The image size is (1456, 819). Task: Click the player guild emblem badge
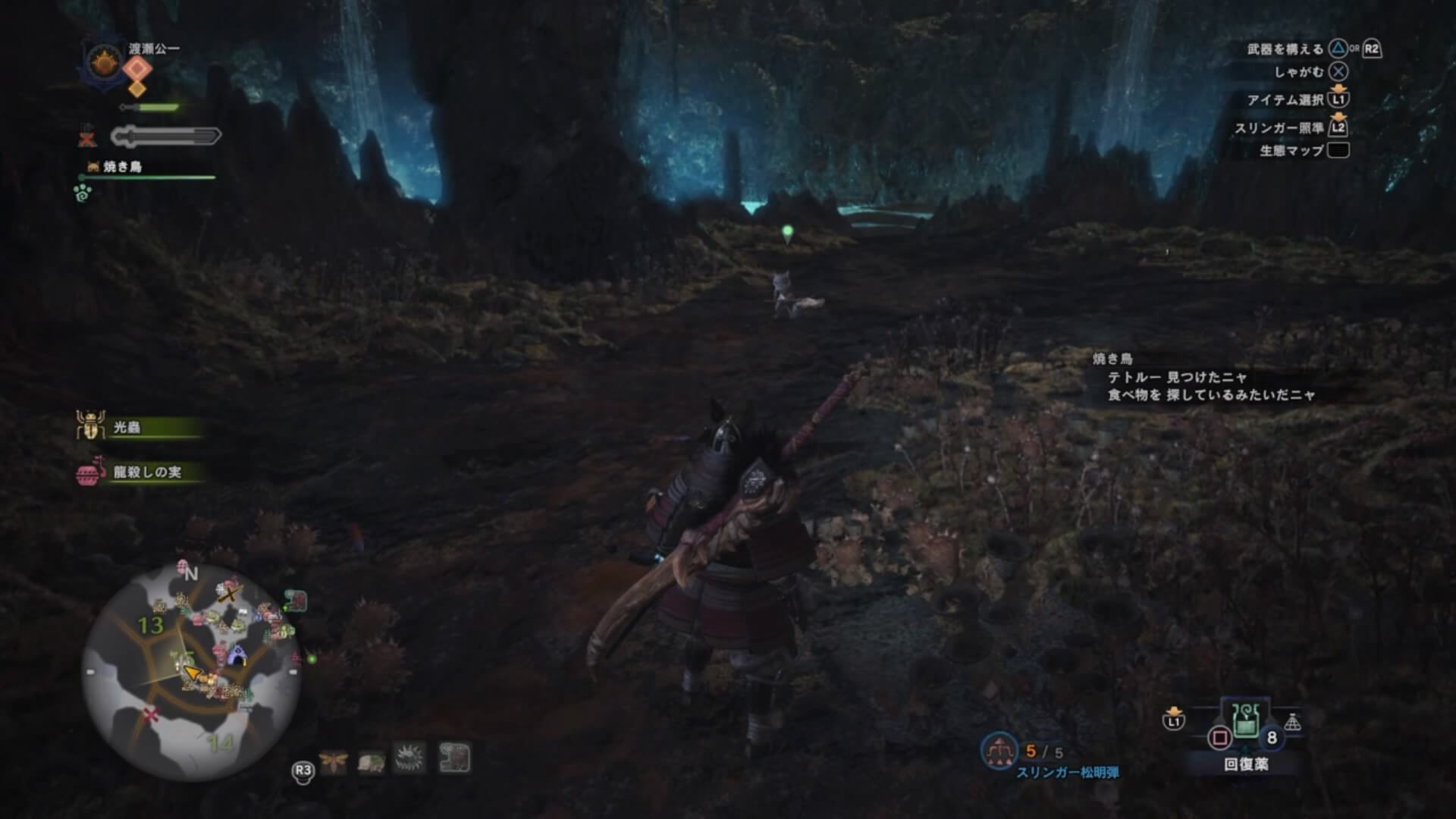coord(101,62)
